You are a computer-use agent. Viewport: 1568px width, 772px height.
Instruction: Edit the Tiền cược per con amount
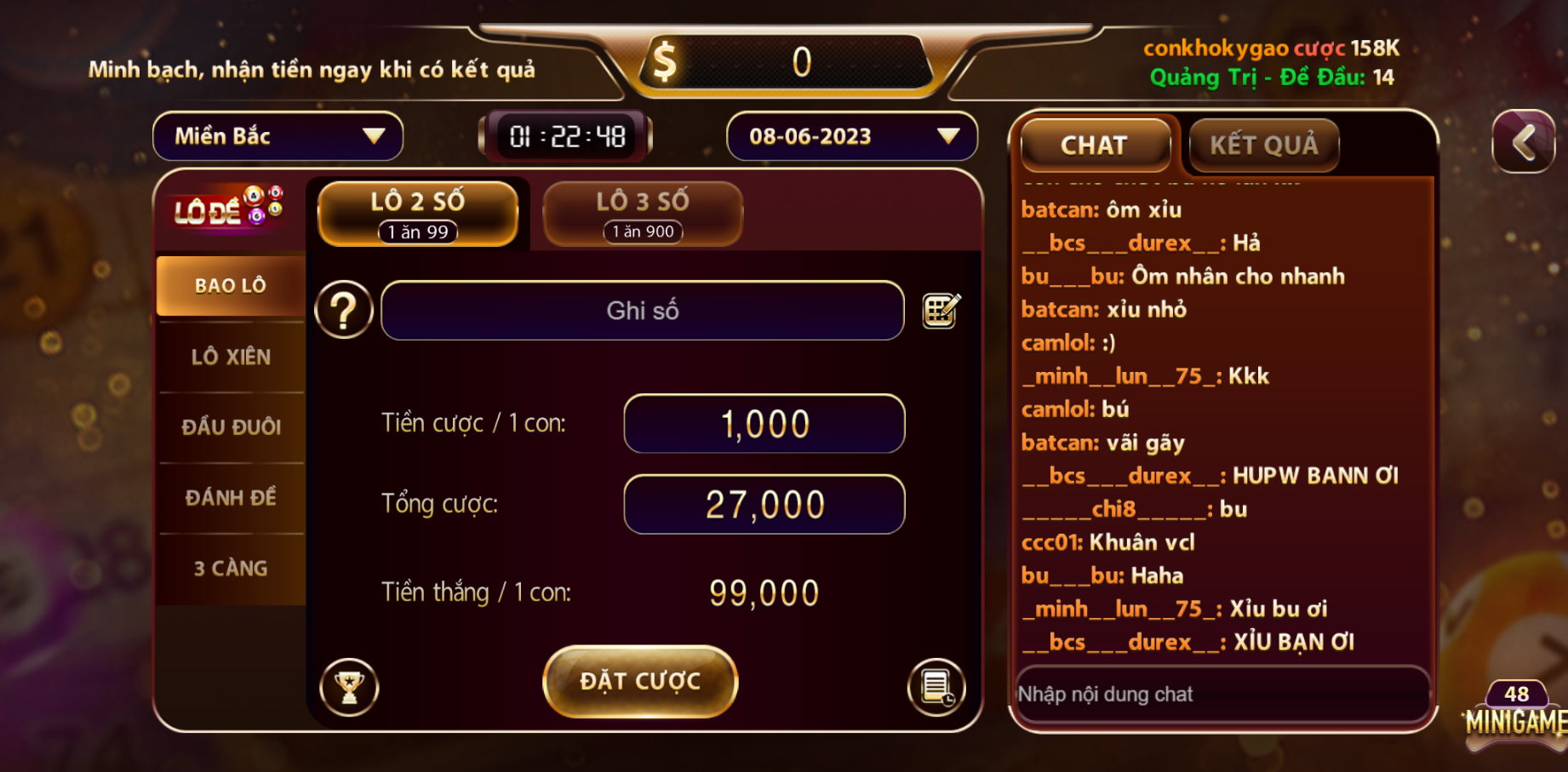click(x=764, y=424)
